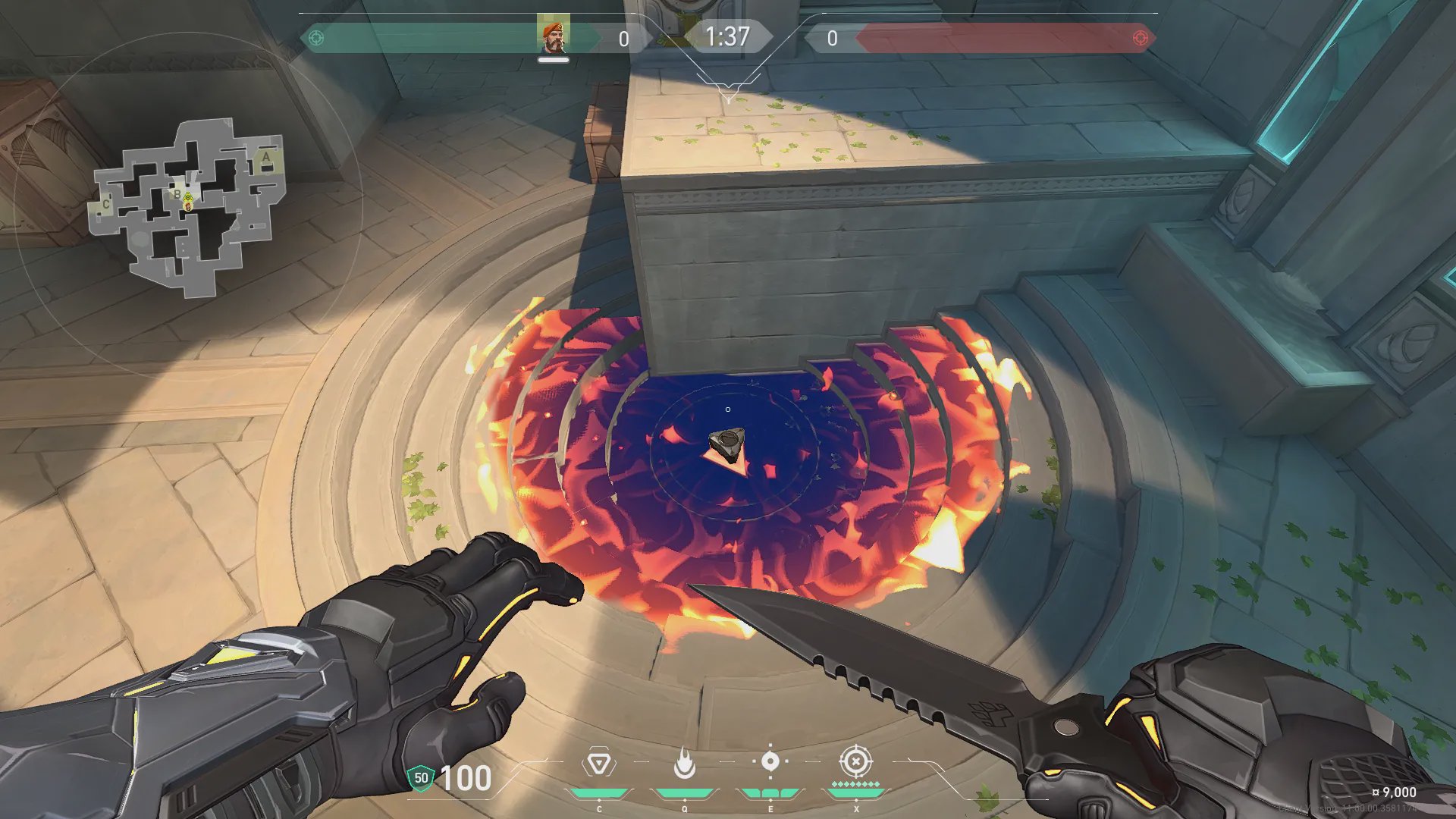Choose the Sky Smoke ability icon

pyautogui.click(x=770, y=761)
